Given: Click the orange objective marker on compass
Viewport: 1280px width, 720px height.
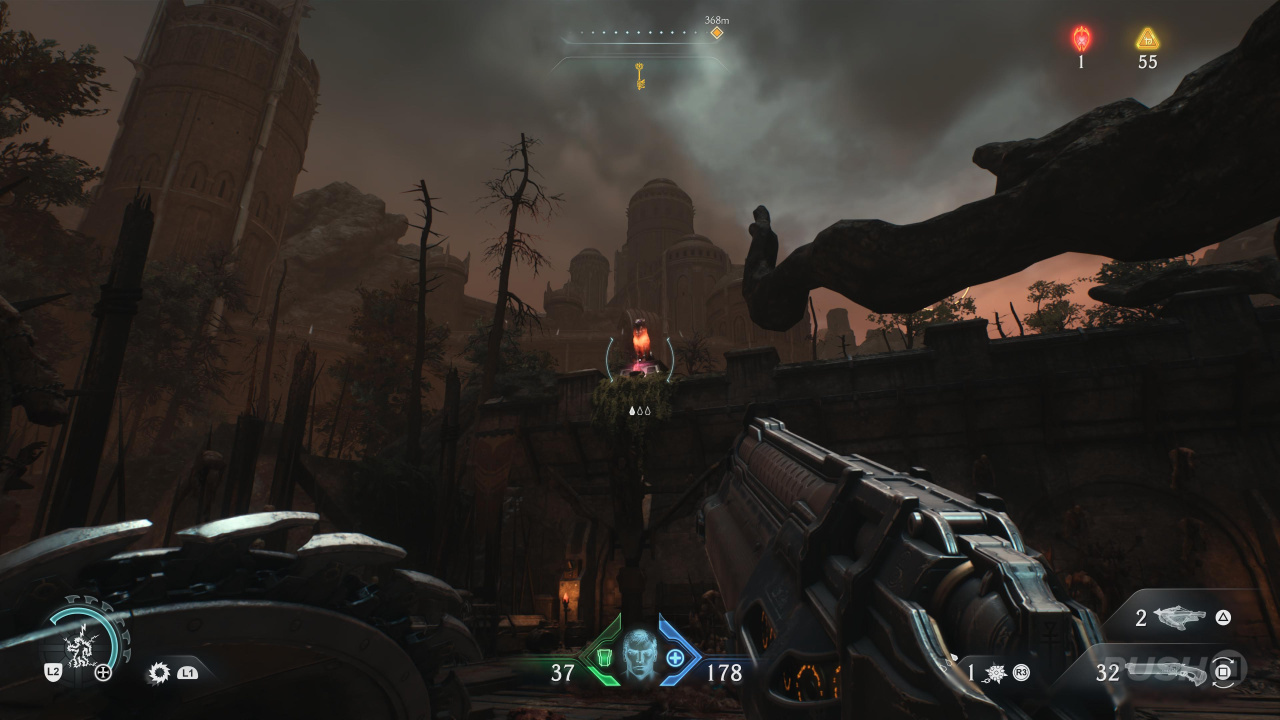Looking at the screenshot, I should point(716,33).
